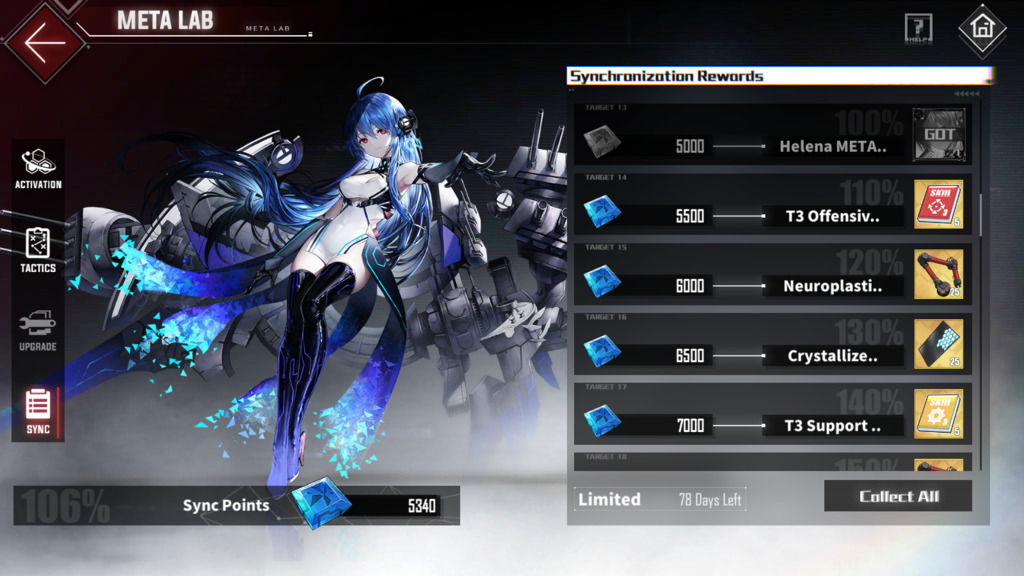The height and width of the screenshot is (576, 1024).
Task: Tap the T3 Offensive skill book icon
Action: coord(938,205)
